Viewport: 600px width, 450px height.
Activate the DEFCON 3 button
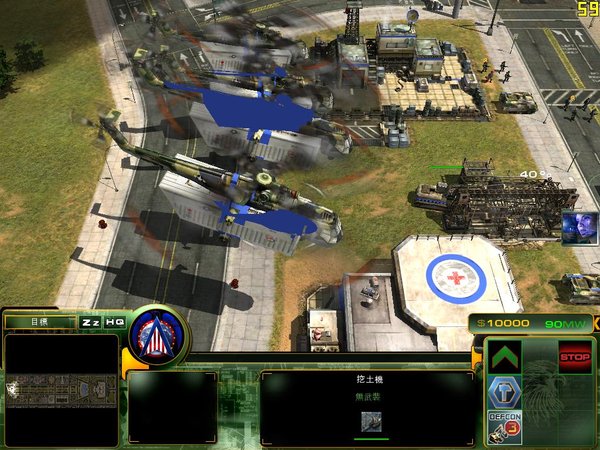[505, 427]
